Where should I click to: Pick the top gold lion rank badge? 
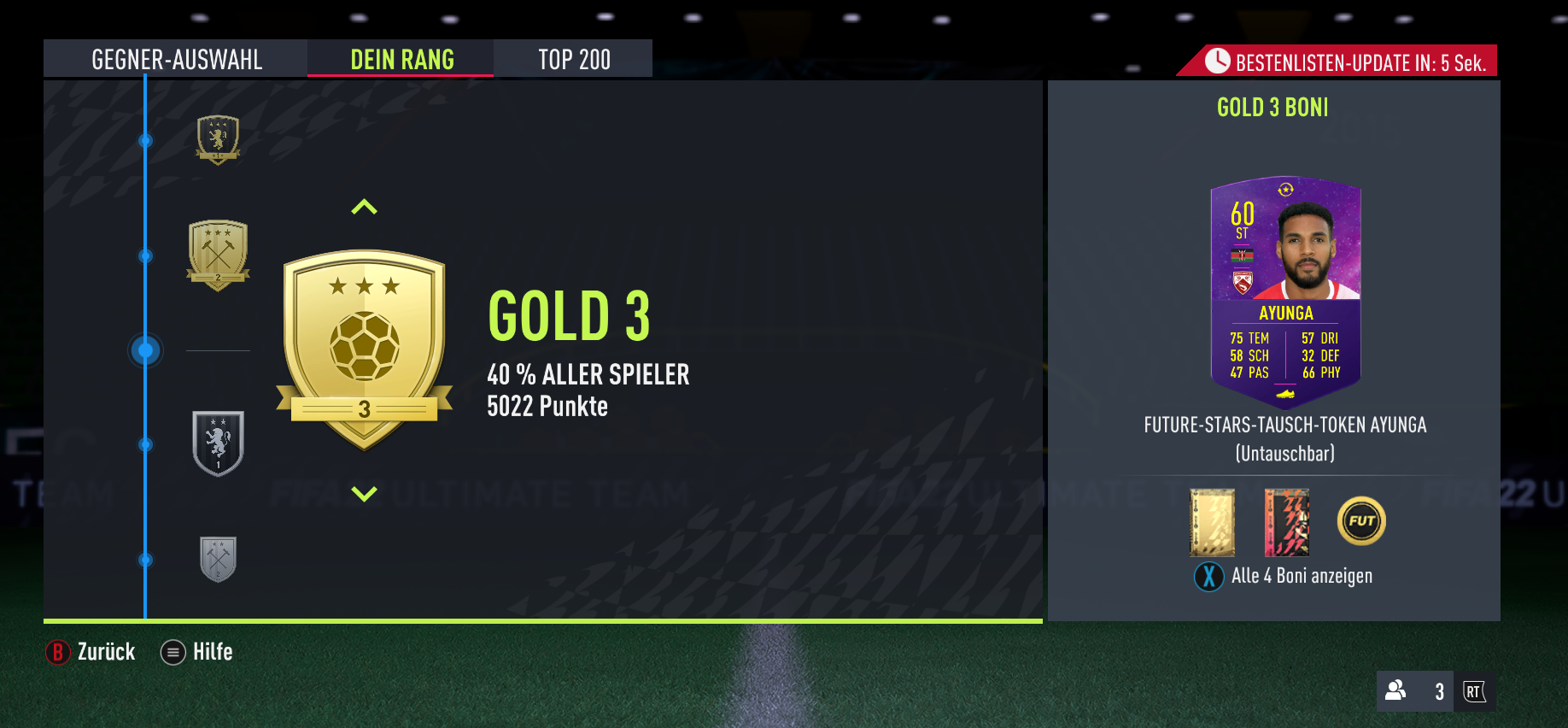219,139
